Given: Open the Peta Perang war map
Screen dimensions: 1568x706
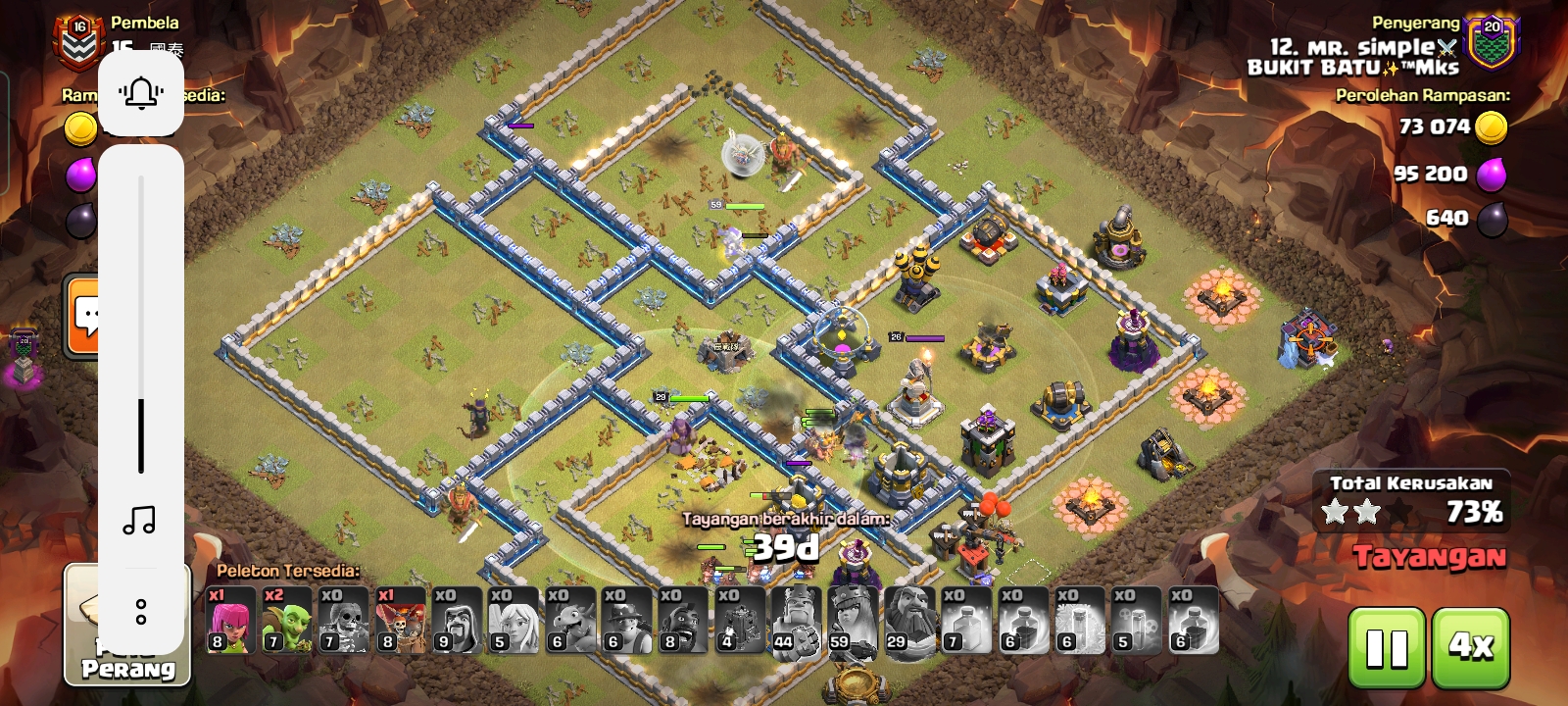Looking at the screenshot, I should pyautogui.click(x=127, y=628).
